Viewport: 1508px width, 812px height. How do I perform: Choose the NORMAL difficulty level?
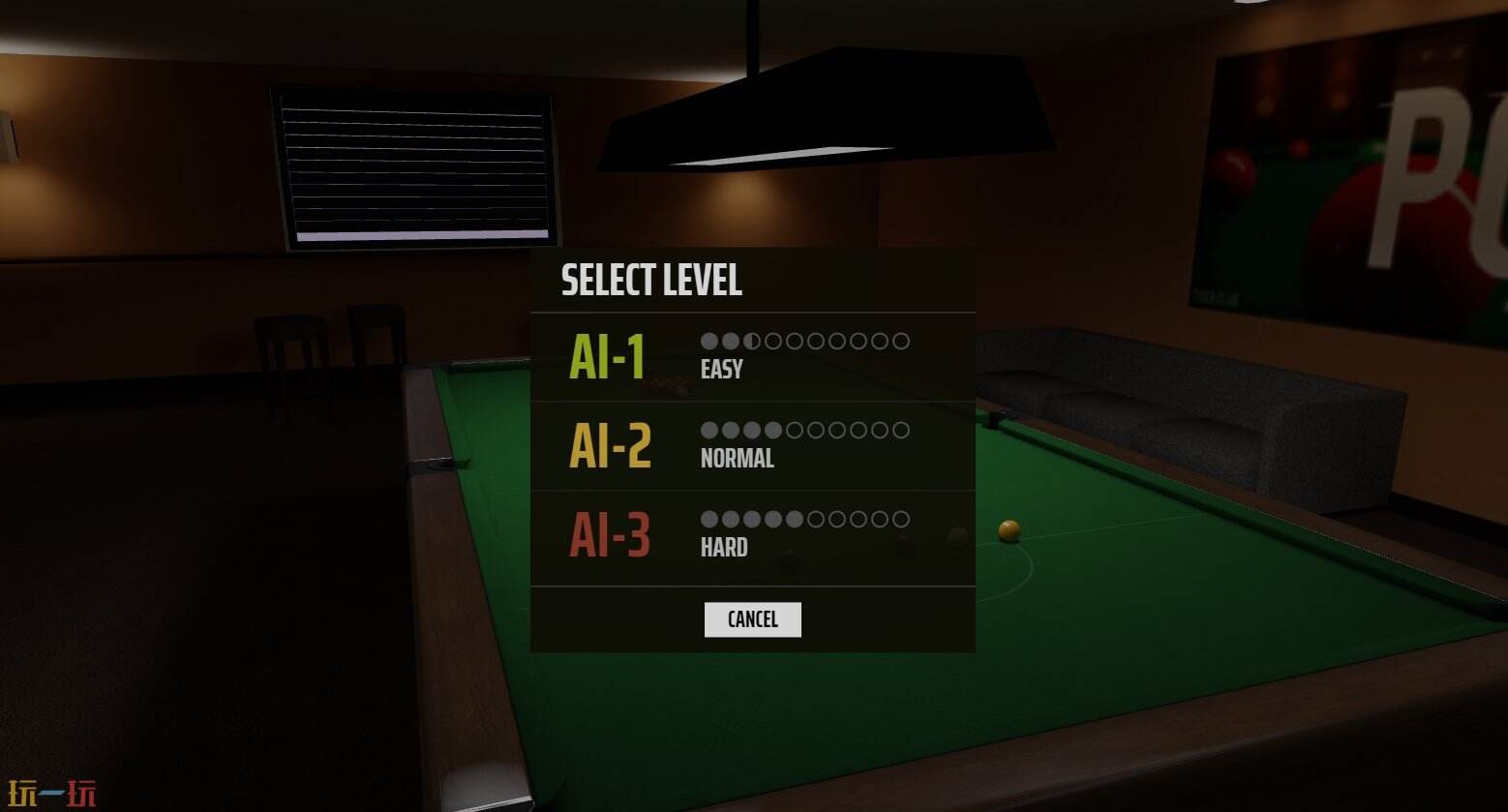737,458
